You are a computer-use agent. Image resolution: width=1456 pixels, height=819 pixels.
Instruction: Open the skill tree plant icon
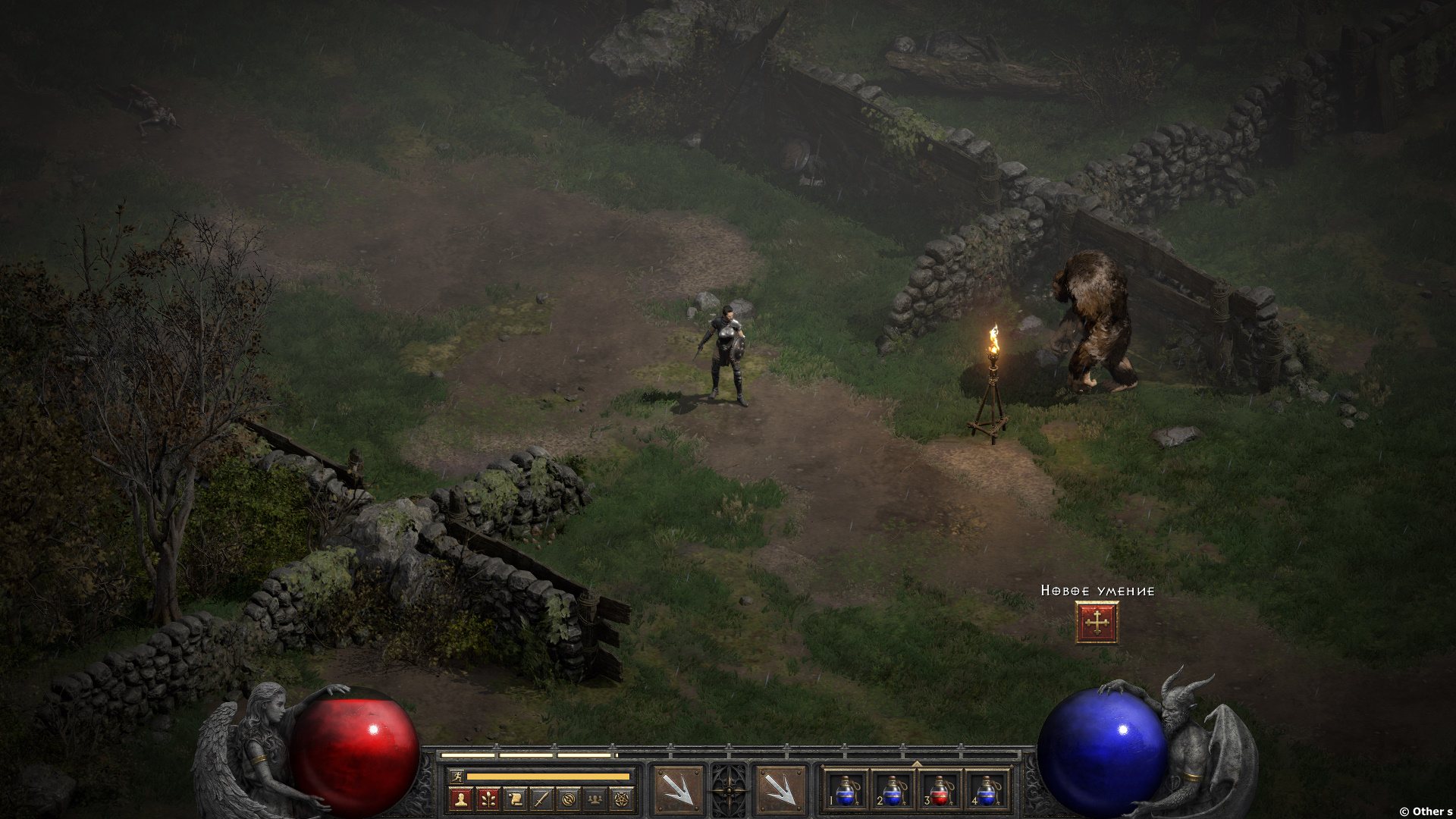pos(488,799)
